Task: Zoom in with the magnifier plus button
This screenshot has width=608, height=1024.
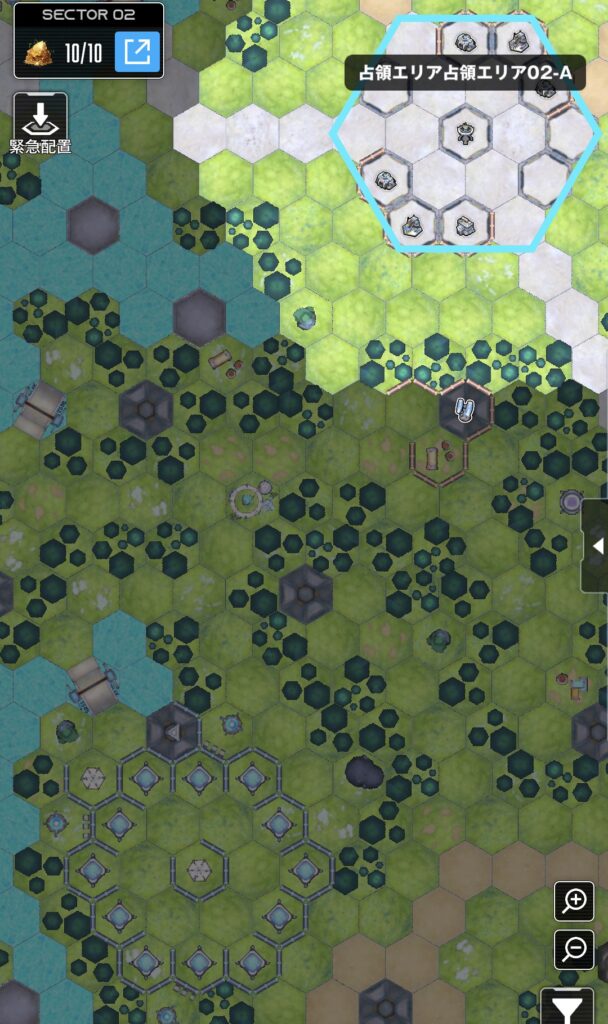Action: tap(574, 901)
